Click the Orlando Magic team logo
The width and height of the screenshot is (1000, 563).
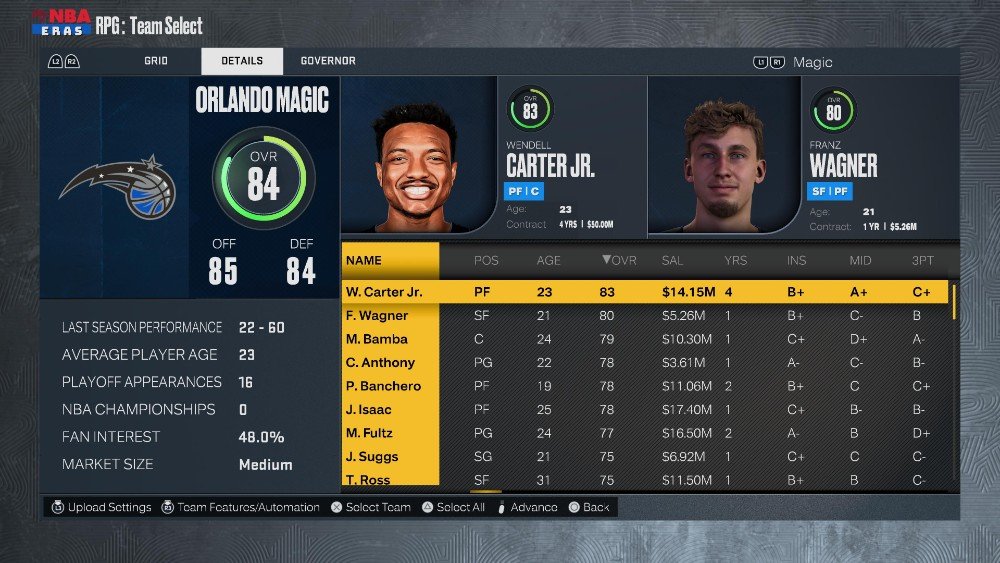click(x=115, y=188)
